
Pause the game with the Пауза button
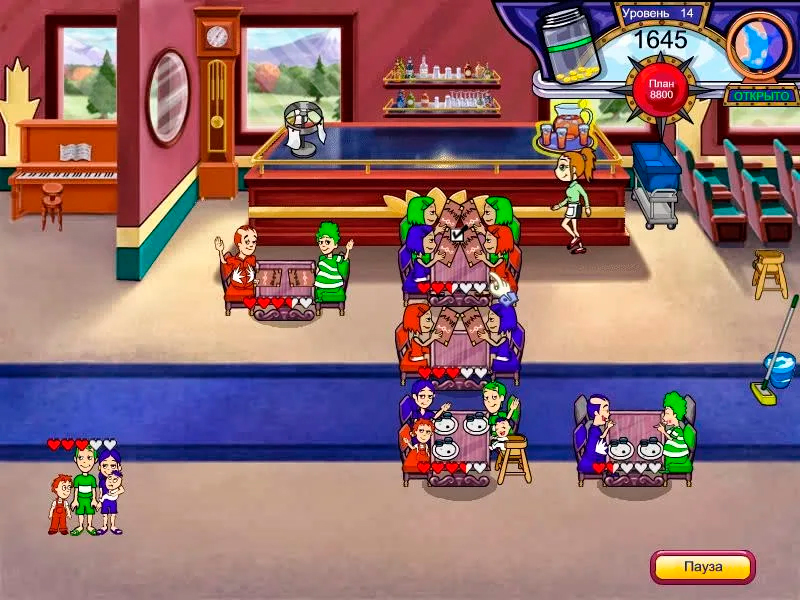[x=702, y=567]
